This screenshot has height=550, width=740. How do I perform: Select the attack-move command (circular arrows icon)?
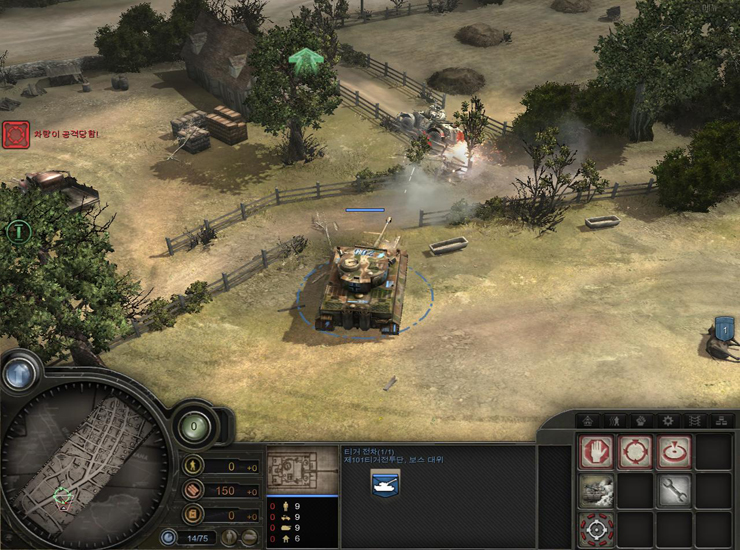634,452
